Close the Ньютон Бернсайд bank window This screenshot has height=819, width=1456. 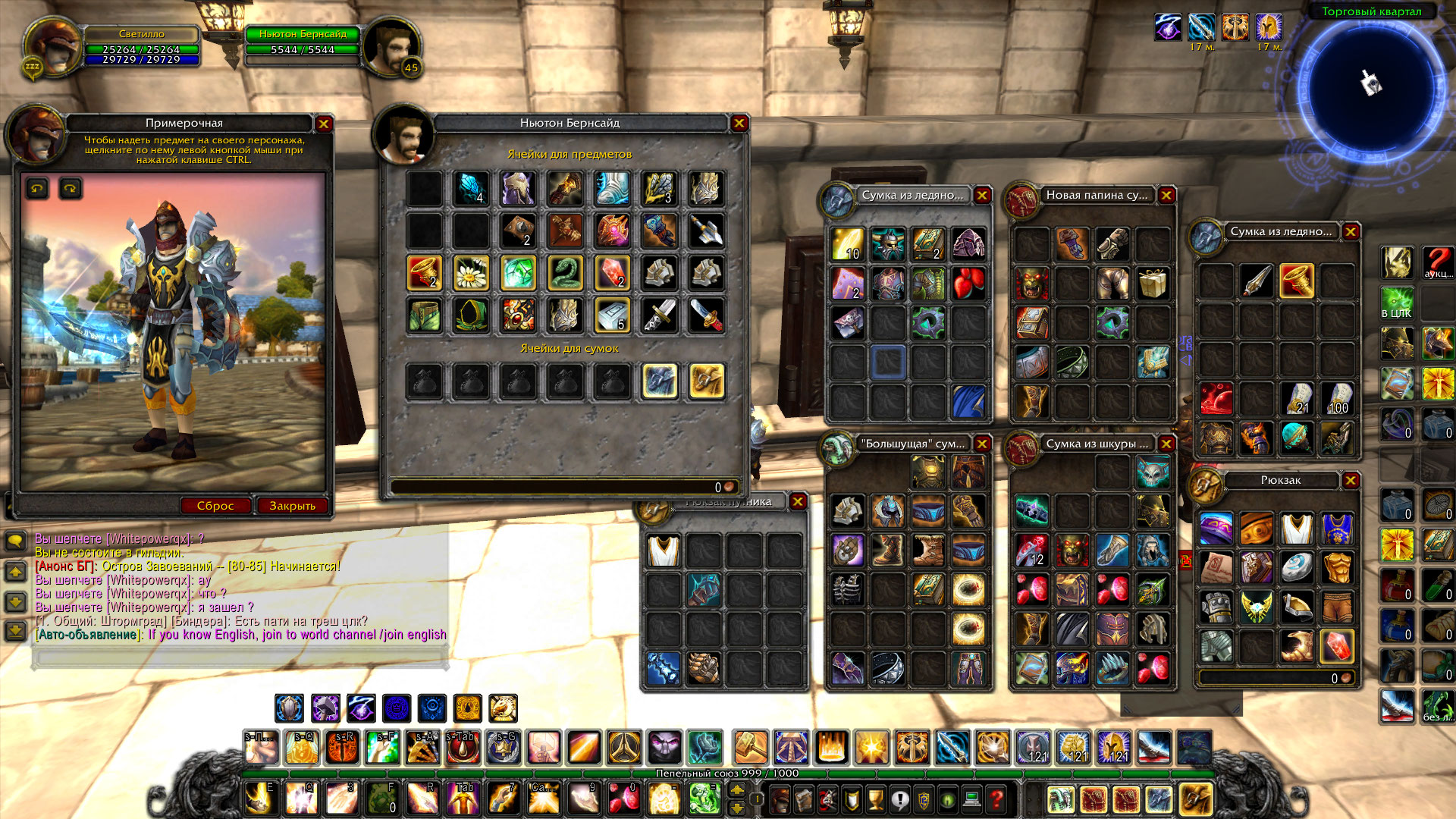pyautogui.click(x=739, y=123)
